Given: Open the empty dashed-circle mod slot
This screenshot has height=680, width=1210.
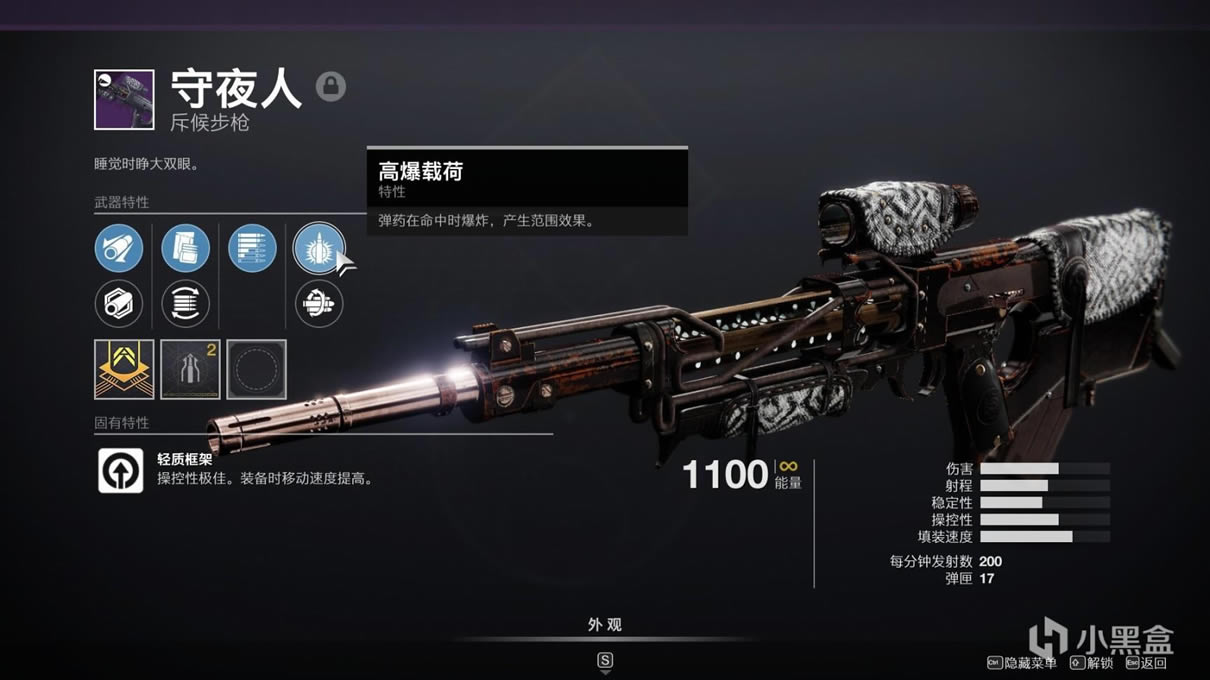Looking at the screenshot, I should tap(256, 370).
